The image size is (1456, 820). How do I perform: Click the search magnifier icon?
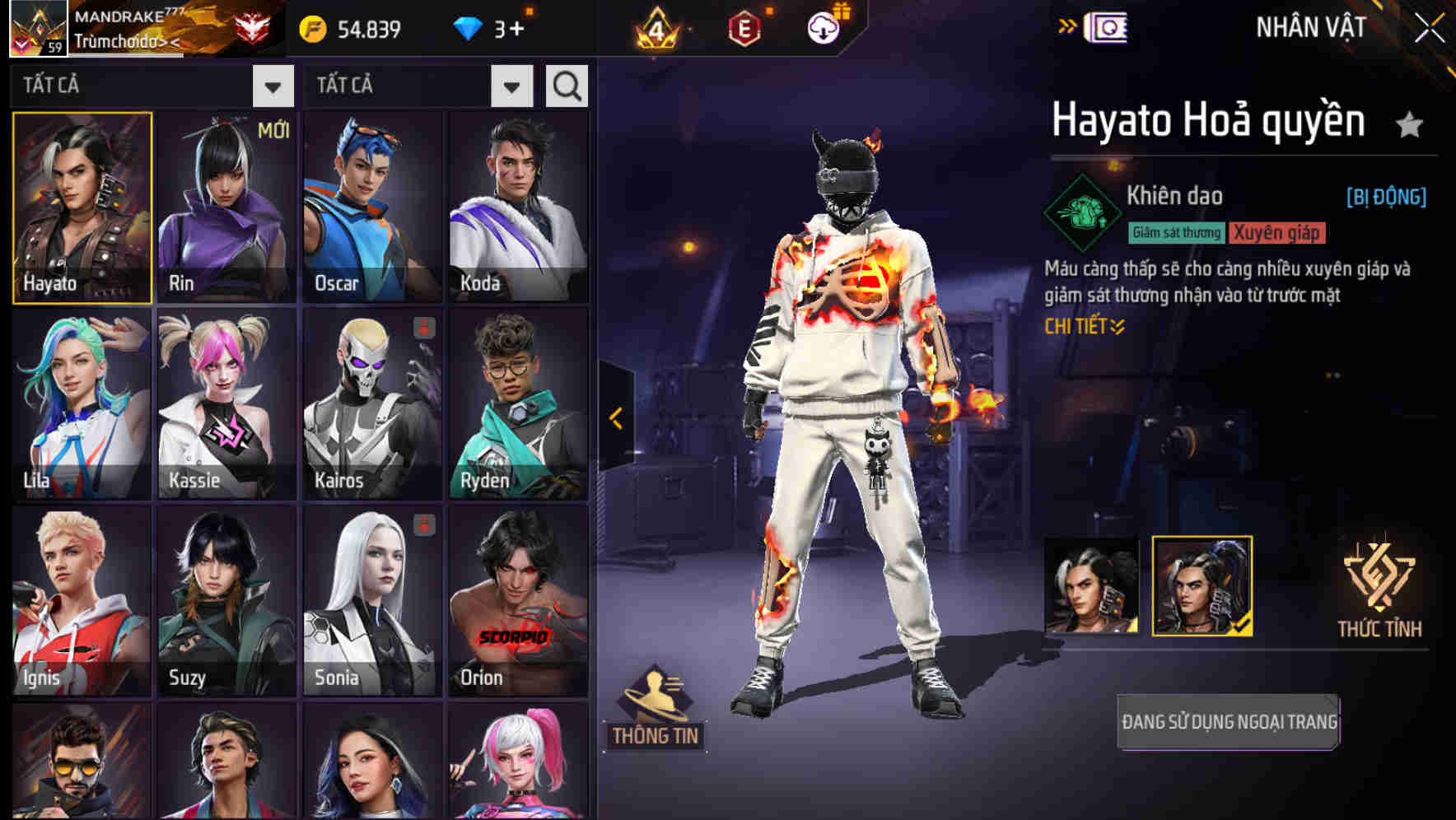click(x=565, y=85)
